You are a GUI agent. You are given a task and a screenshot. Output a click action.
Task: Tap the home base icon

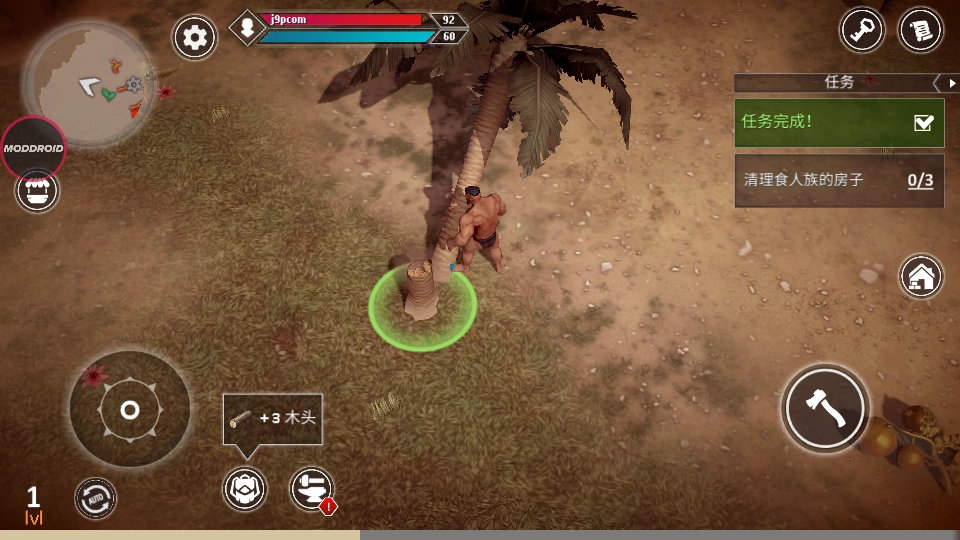click(921, 277)
